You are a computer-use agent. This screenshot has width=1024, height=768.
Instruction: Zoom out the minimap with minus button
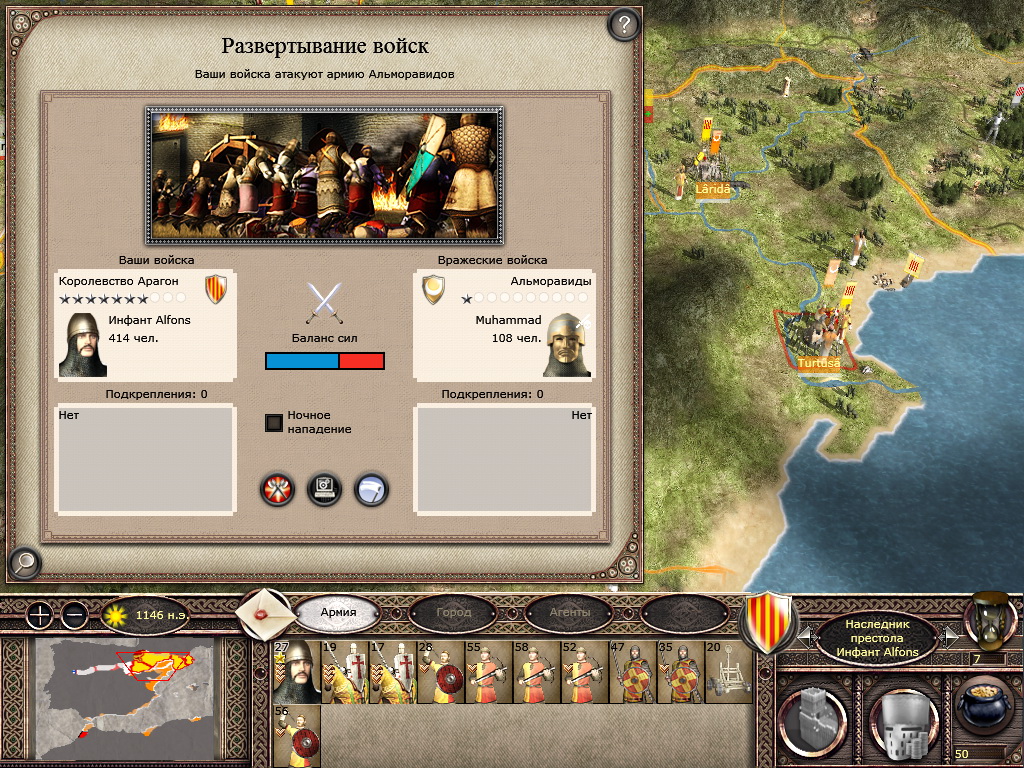[x=75, y=615]
